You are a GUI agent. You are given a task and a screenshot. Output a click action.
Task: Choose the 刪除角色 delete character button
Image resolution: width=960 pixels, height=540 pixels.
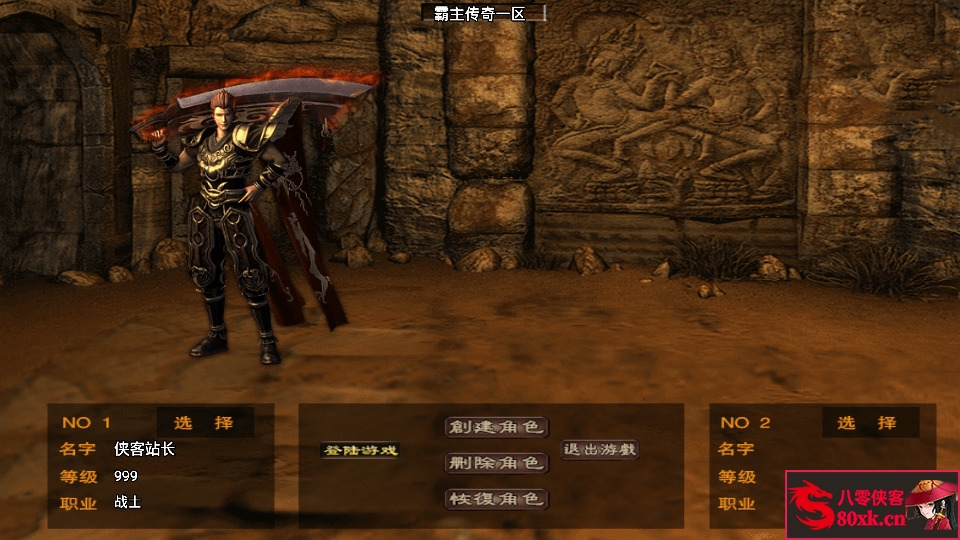click(x=496, y=463)
